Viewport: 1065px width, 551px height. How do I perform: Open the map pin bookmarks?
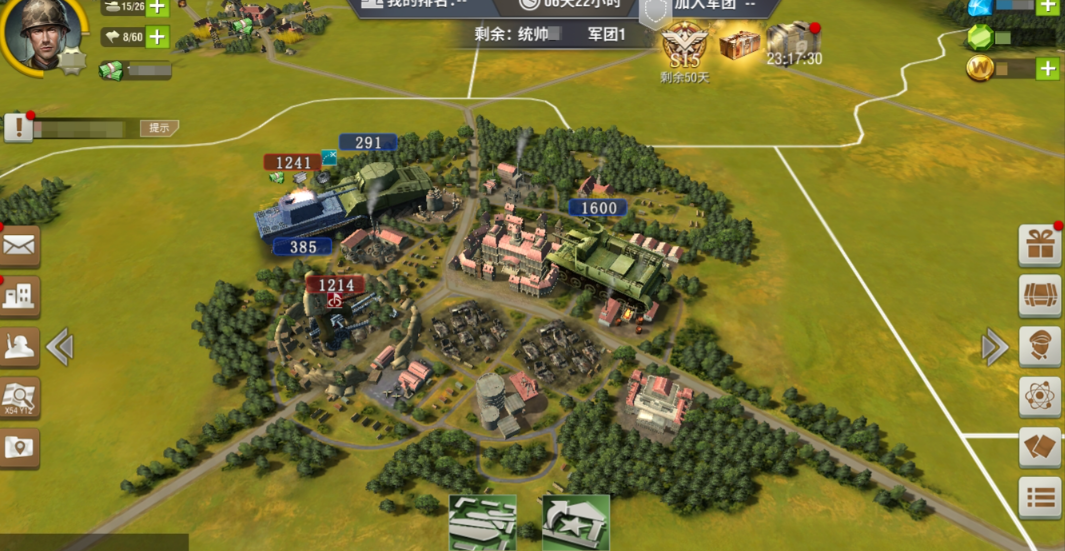point(19,448)
